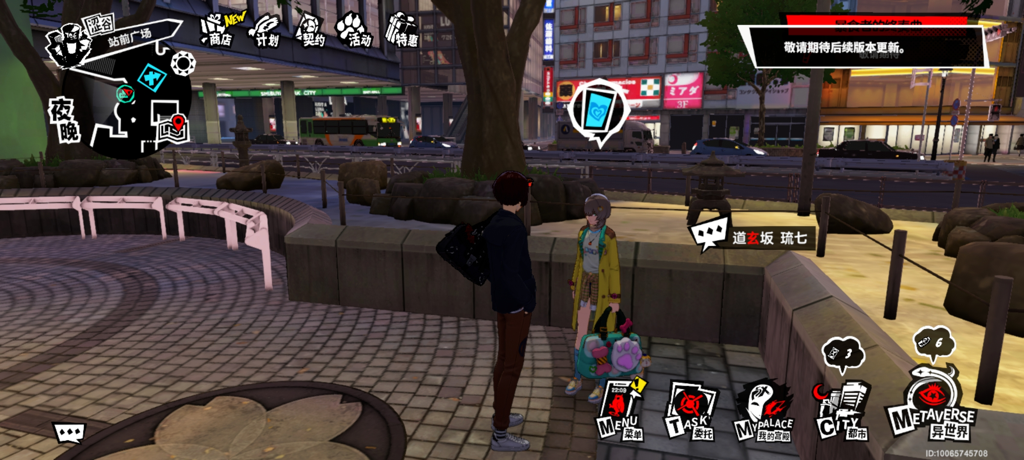This screenshot has height=460, width=1024.
Task: Open the MENU phone button
Action: 617,407
